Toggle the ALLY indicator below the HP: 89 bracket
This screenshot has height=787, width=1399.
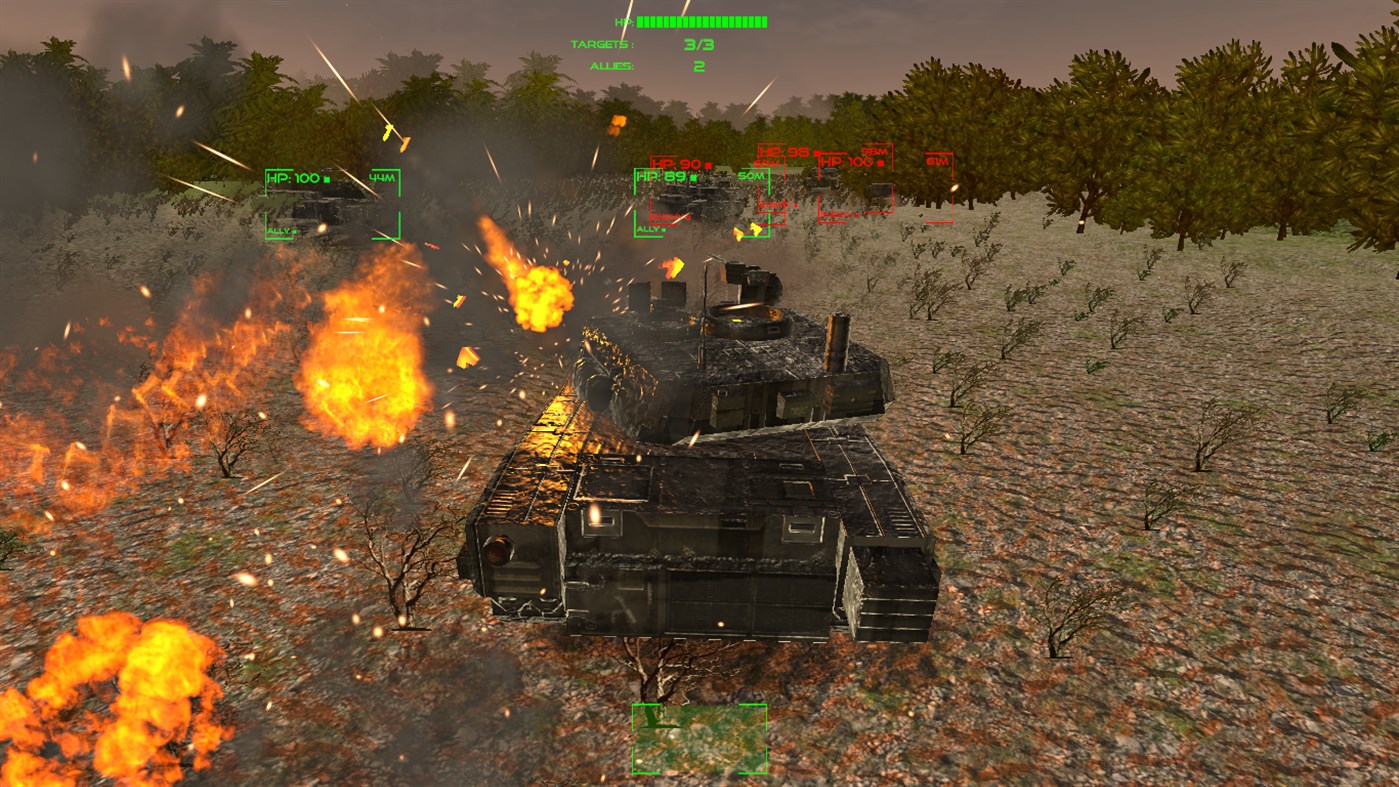tap(648, 229)
